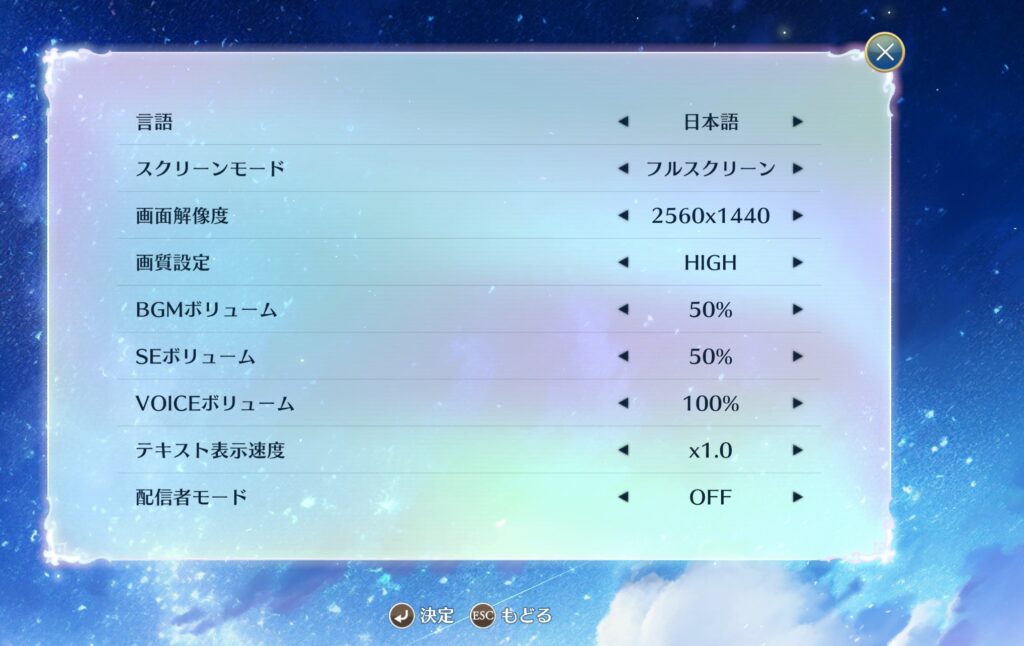Speed up テキスト表示速度 with the right arrow
This screenshot has height=646, width=1024.
point(797,451)
